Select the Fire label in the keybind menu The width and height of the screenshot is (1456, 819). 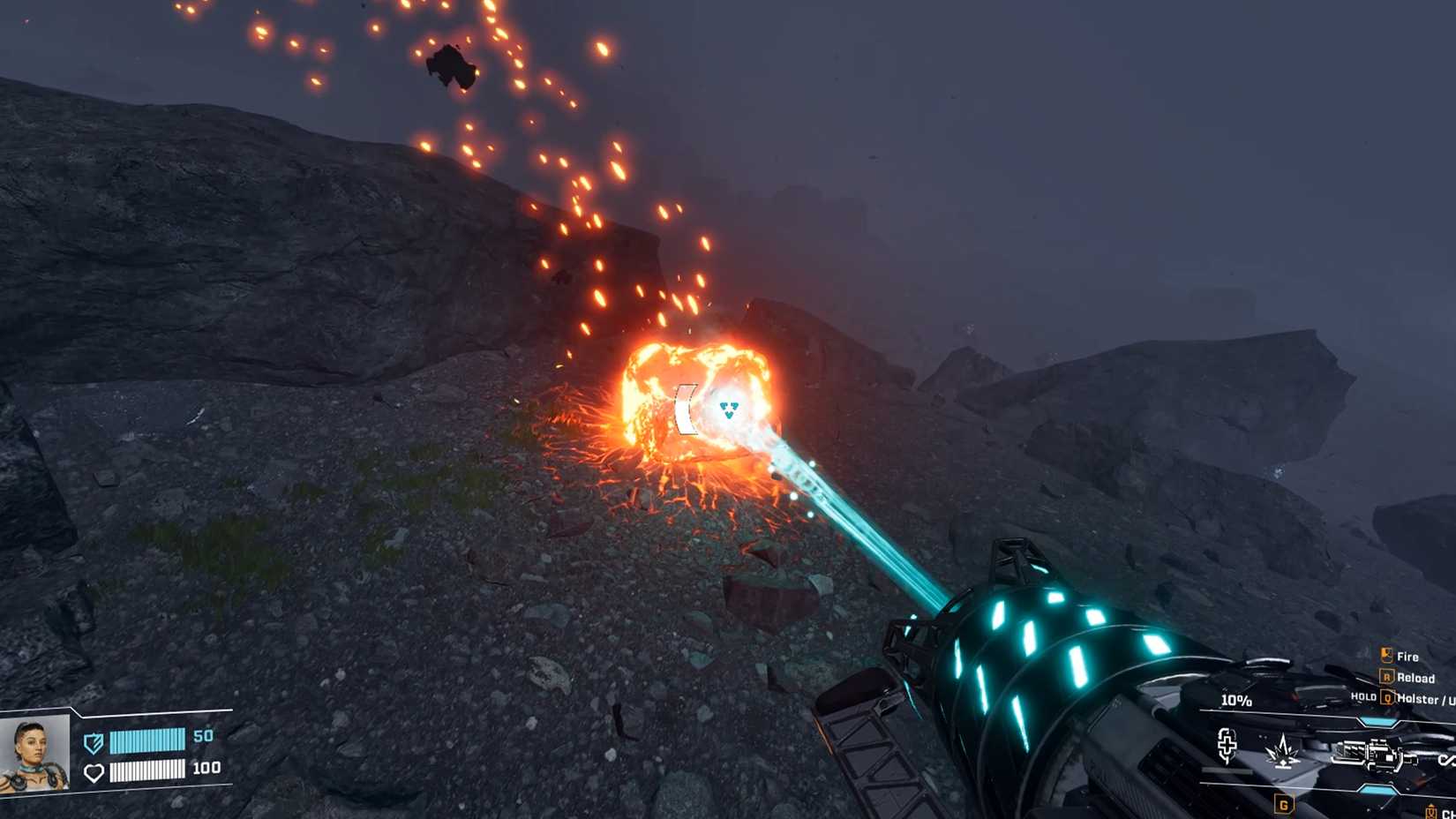(x=1408, y=657)
